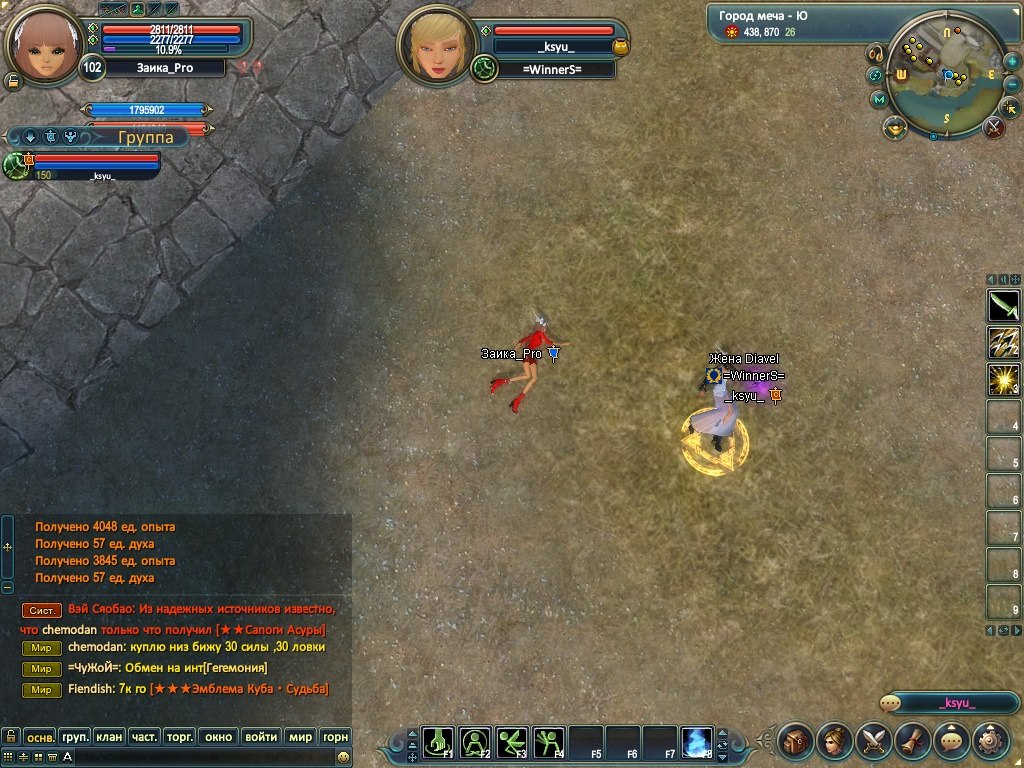Switch to the 'груп.' chat channel

75,737
